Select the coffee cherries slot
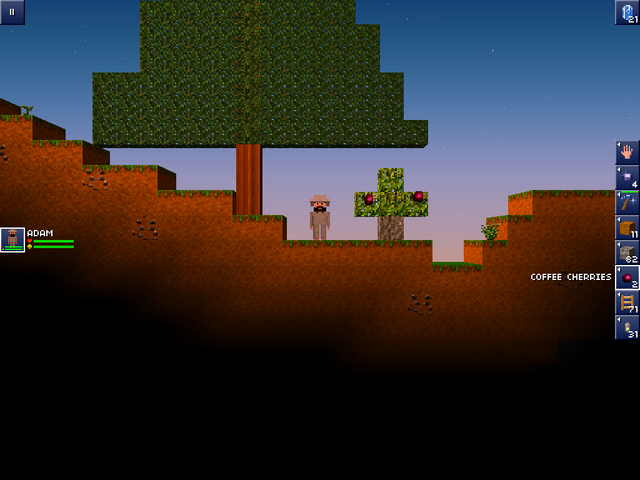This screenshot has width=640, height=480. (627, 277)
